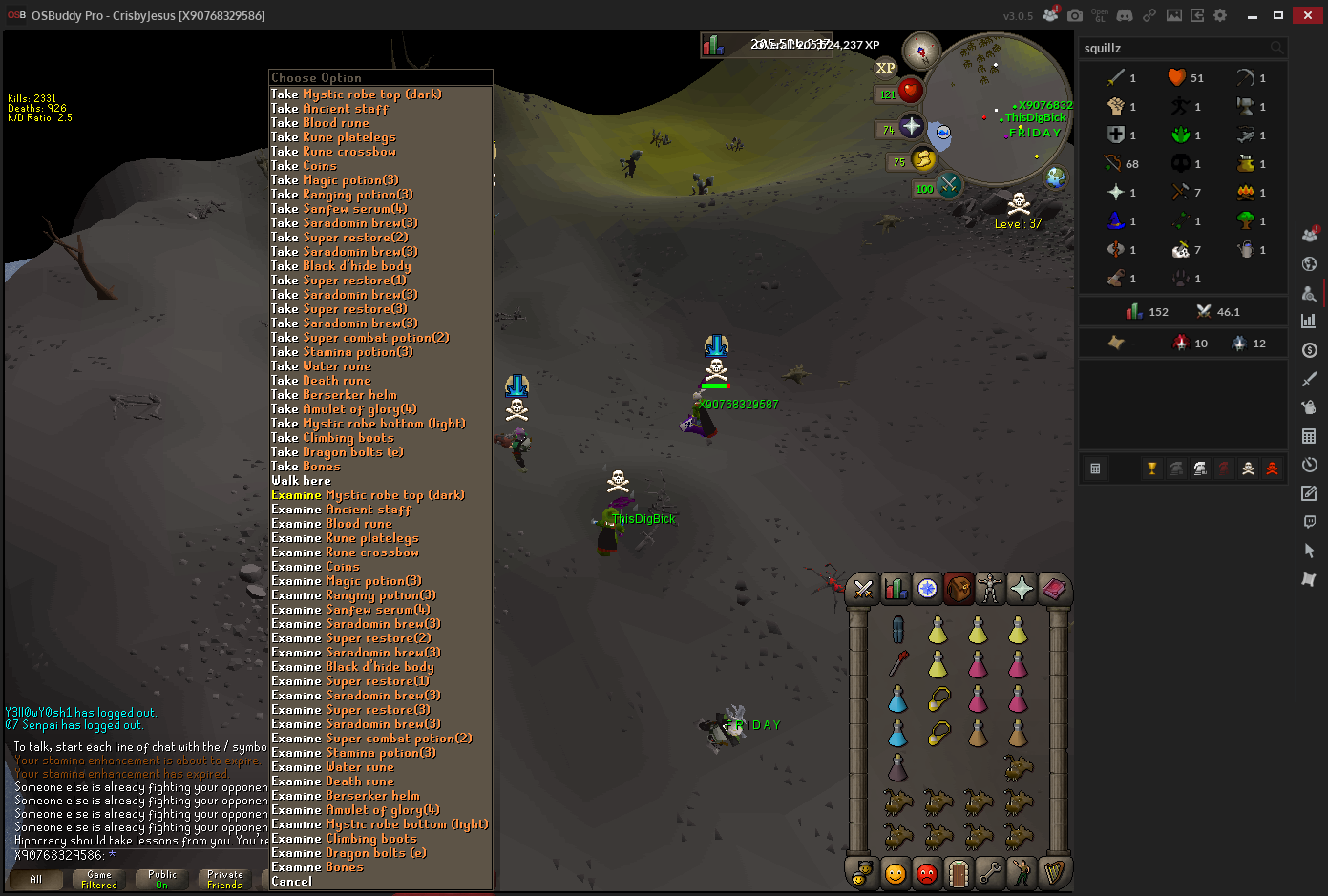This screenshot has width=1328, height=896.
Task: Show the All chat tab
Action: click(x=36, y=880)
